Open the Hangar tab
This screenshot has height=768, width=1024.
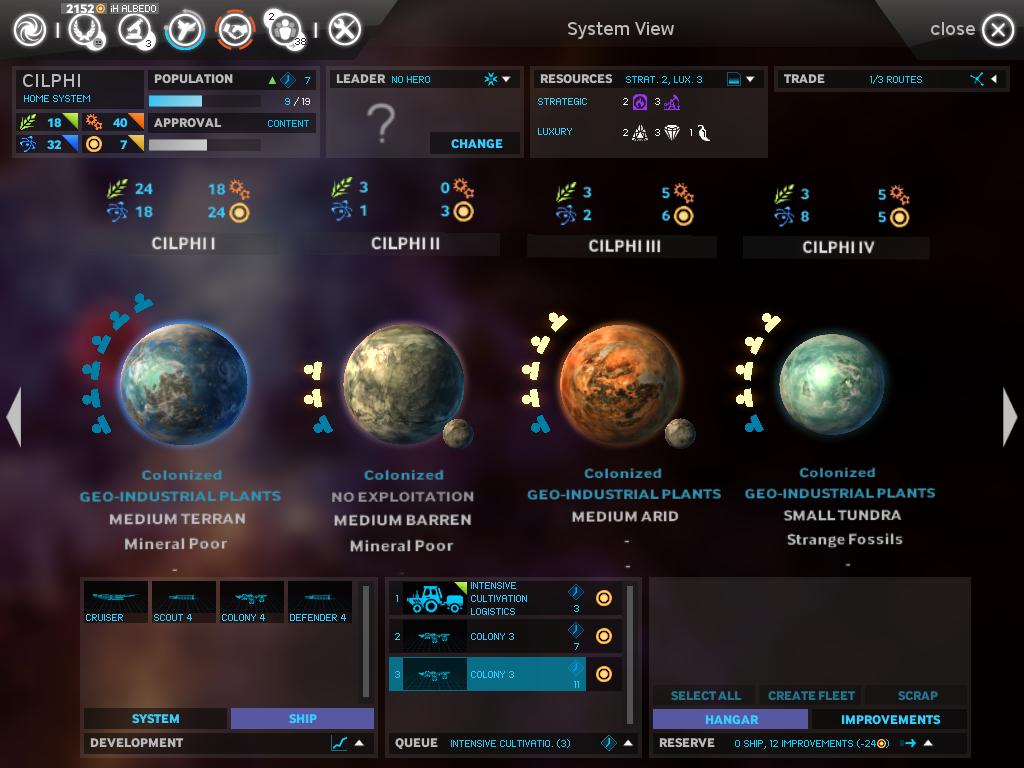(x=730, y=719)
